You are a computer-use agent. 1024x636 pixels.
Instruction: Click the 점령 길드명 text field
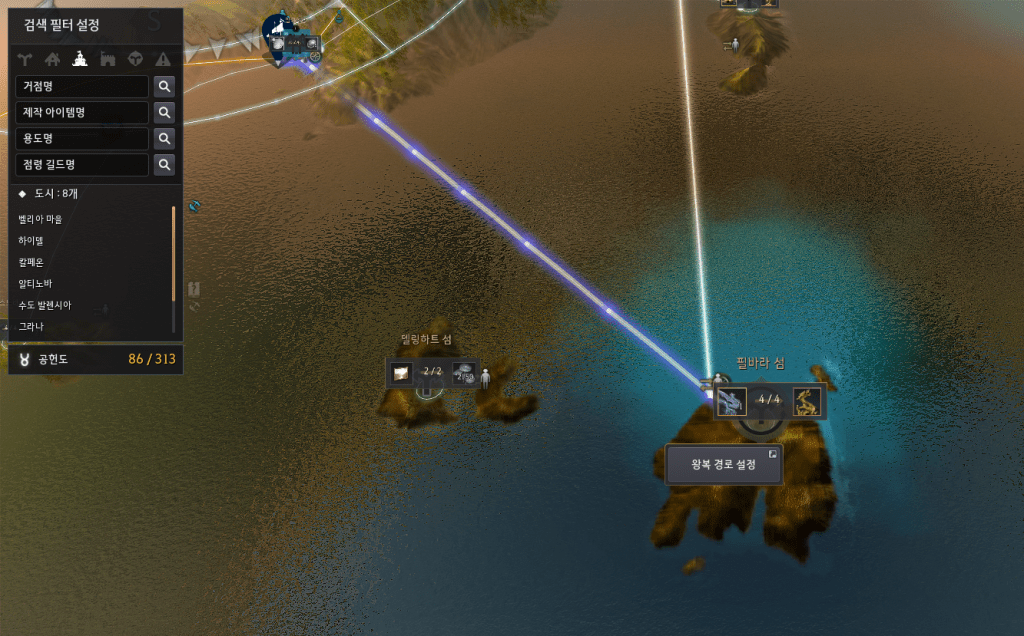(82, 165)
